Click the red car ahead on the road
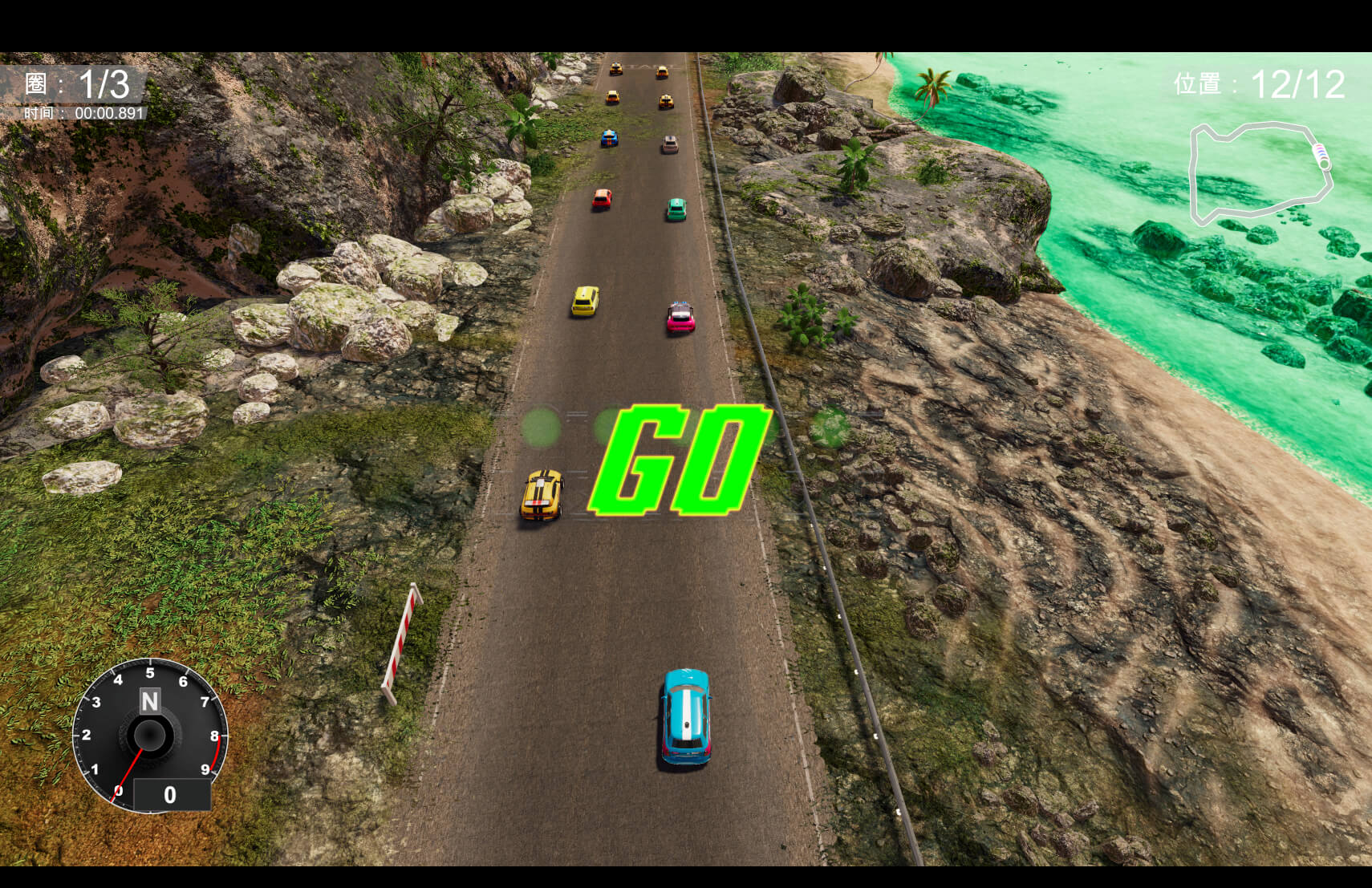The height and width of the screenshot is (888, 1372). point(601,199)
